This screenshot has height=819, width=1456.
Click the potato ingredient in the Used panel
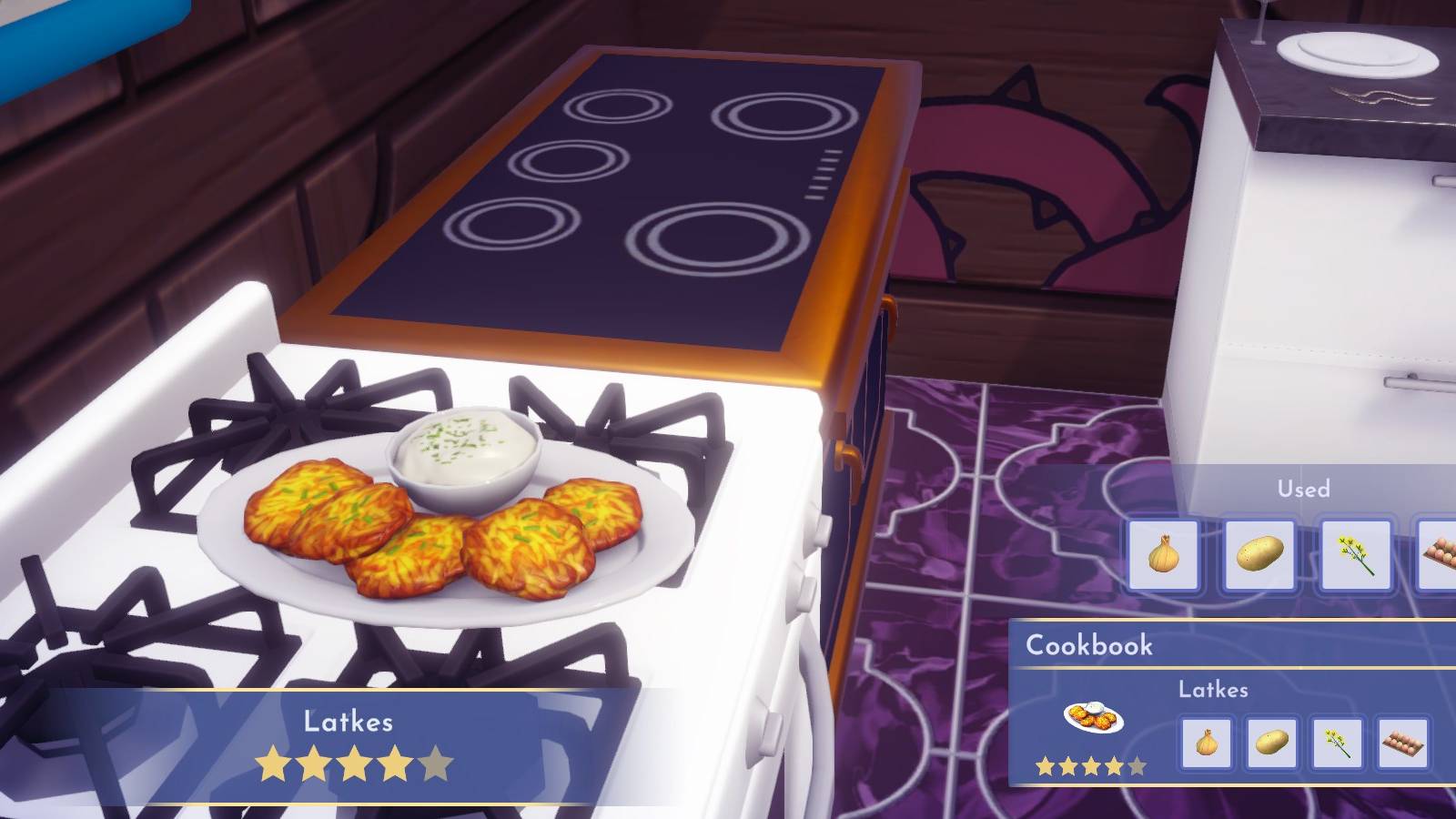(1260, 555)
